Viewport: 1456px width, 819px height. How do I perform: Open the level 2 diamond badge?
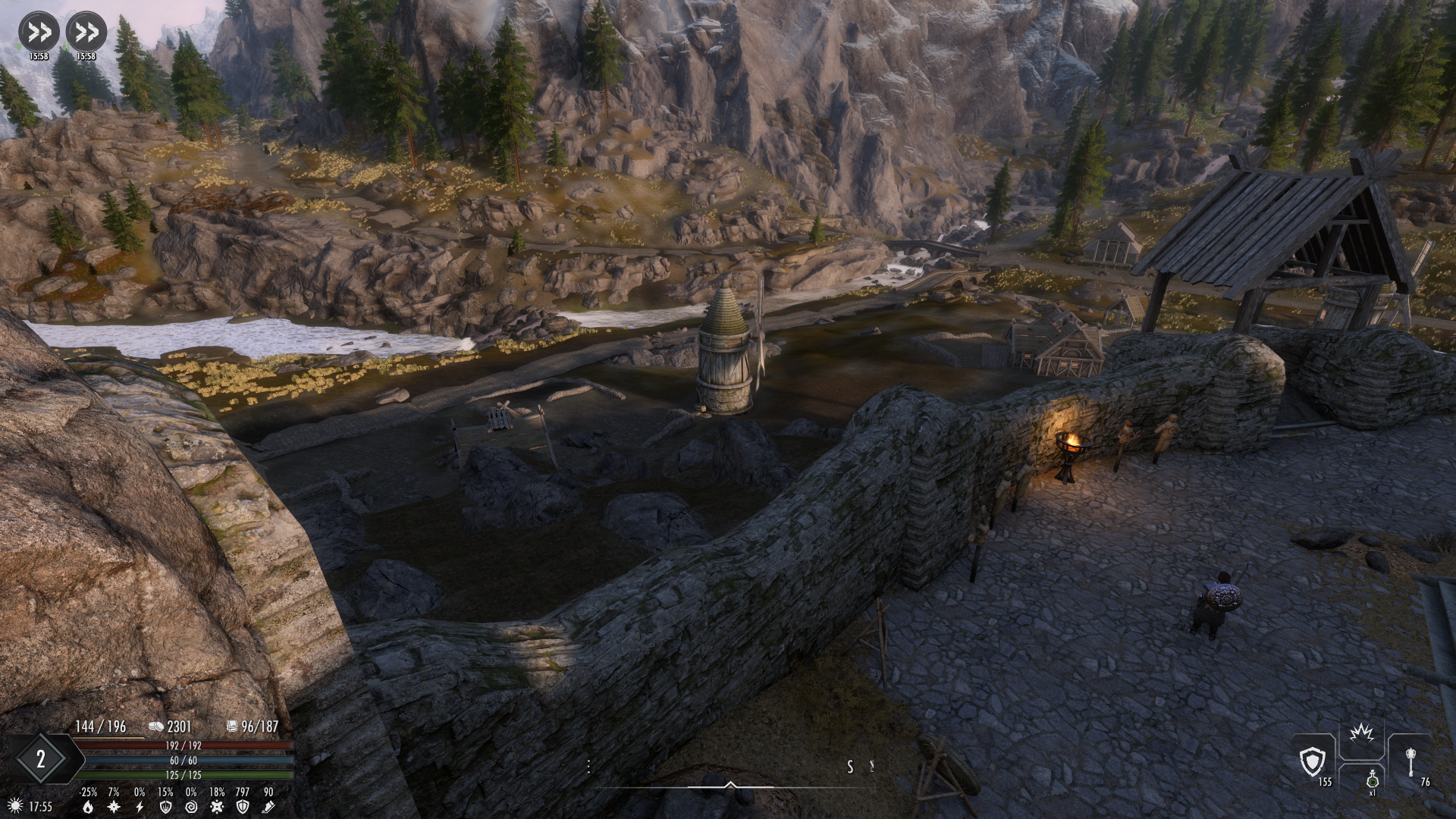click(x=41, y=759)
